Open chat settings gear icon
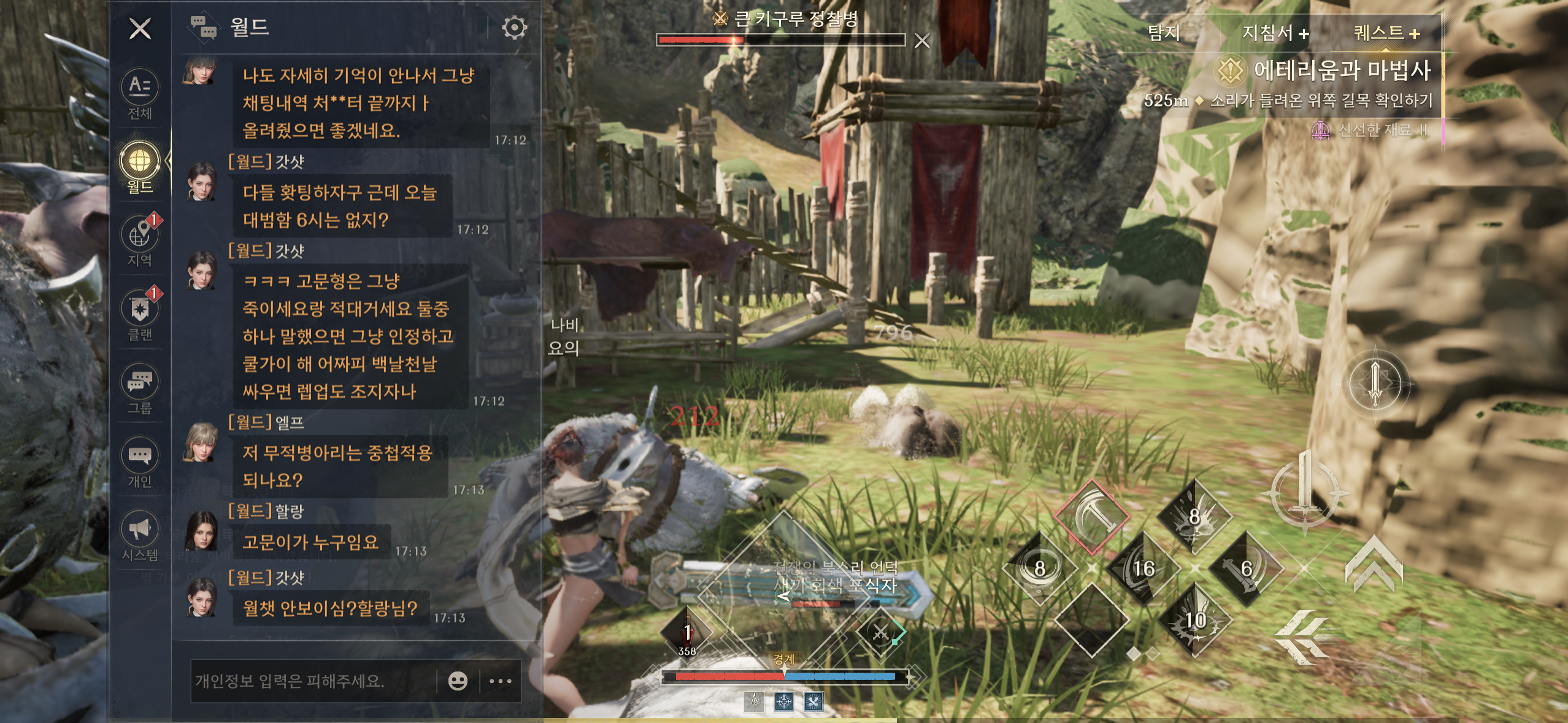The image size is (1568, 723). pyautogui.click(x=514, y=28)
